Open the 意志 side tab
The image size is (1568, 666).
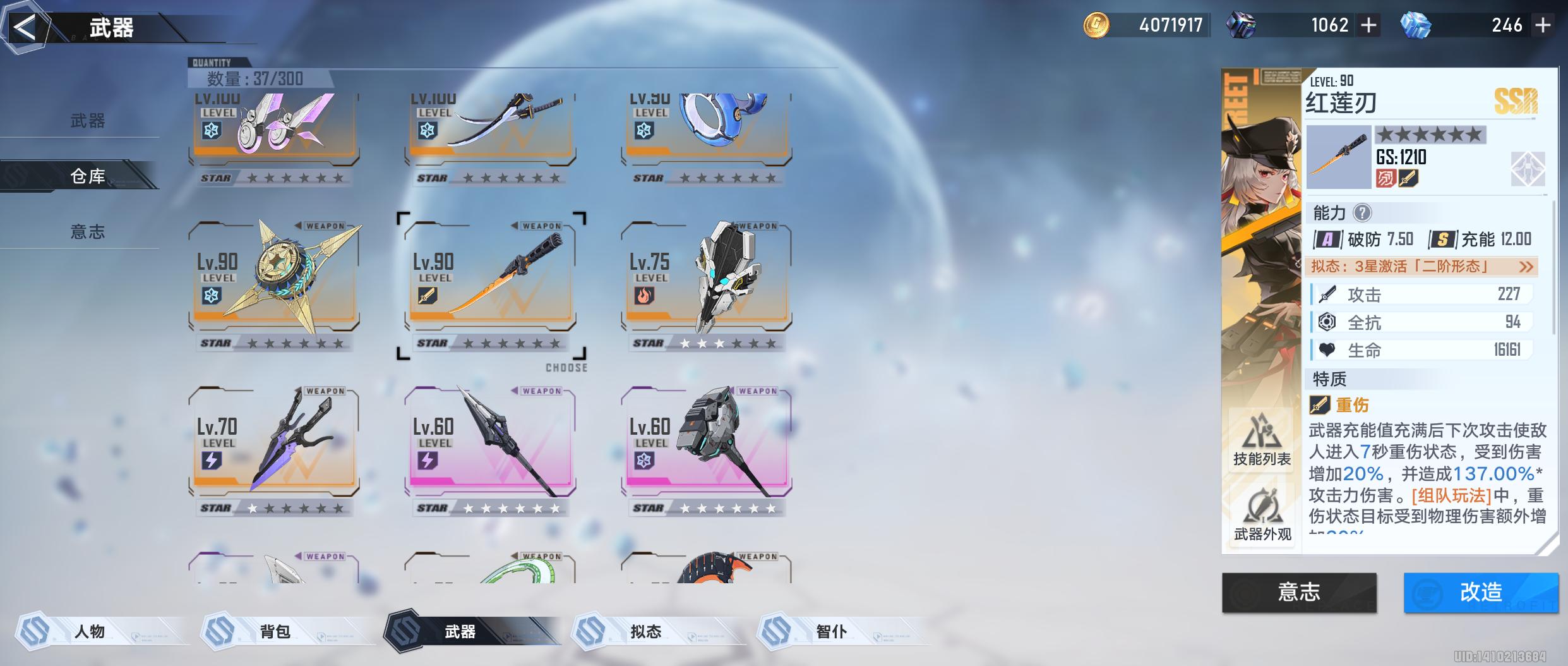[87, 232]
